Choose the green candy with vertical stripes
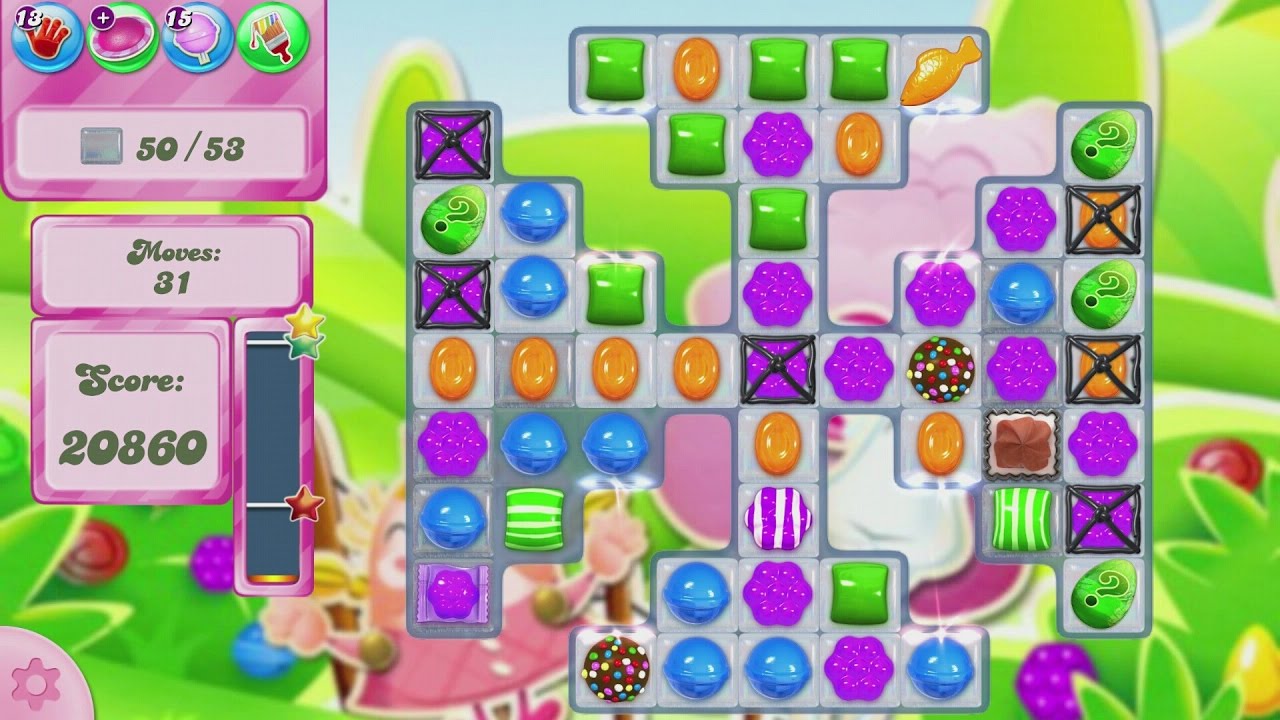The height and width of the screenshot is (720, 1280). point(1021,518)
